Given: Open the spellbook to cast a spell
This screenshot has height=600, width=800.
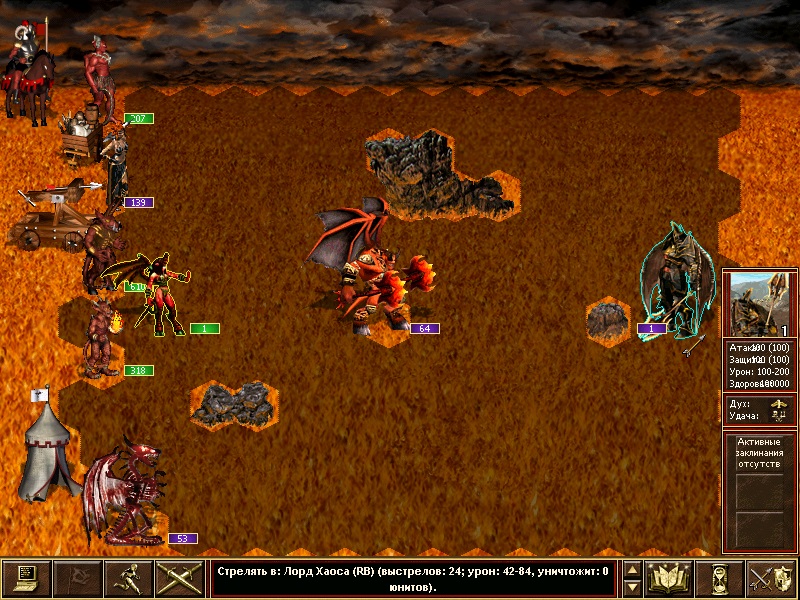Looking at the screenshot, I should coord(669,579).
